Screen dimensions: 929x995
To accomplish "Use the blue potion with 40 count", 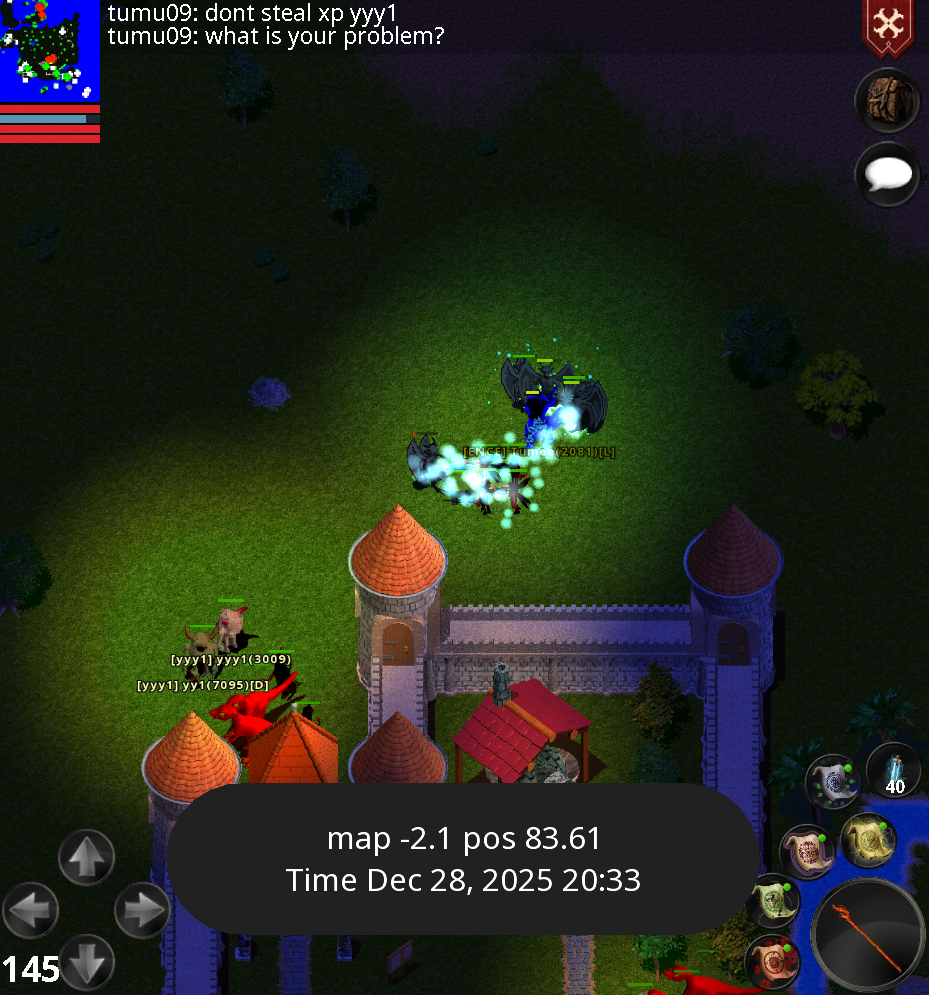I will coord(894,771).
